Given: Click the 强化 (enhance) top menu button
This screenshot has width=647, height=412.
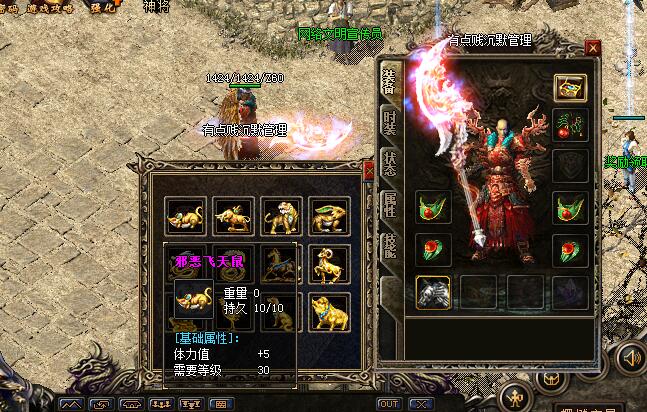Looking at the screenshot, I should point(102,6).
